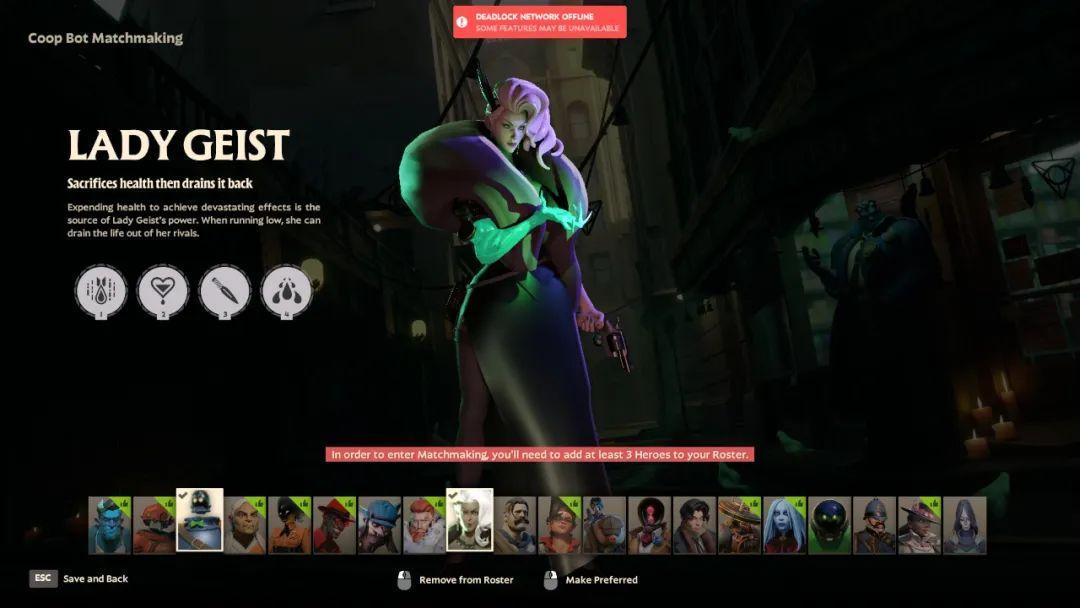Select hooded Yamato portrait at roster end
This screenshot has height=608, width=1080.
tap(964, 525)
